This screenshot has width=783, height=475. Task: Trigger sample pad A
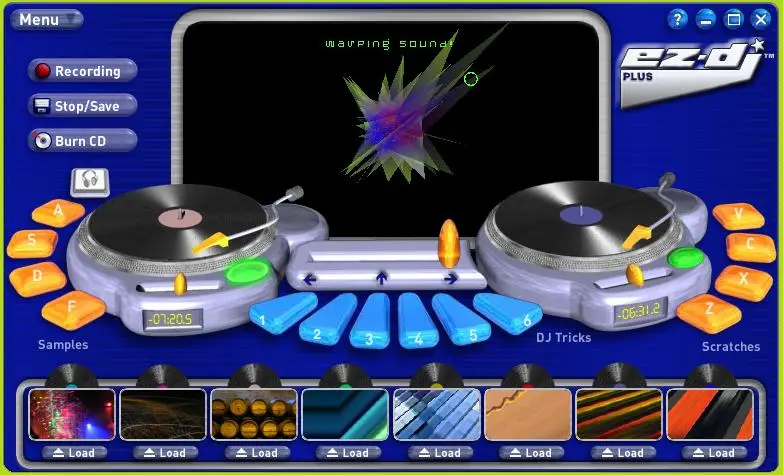point(59,212)
